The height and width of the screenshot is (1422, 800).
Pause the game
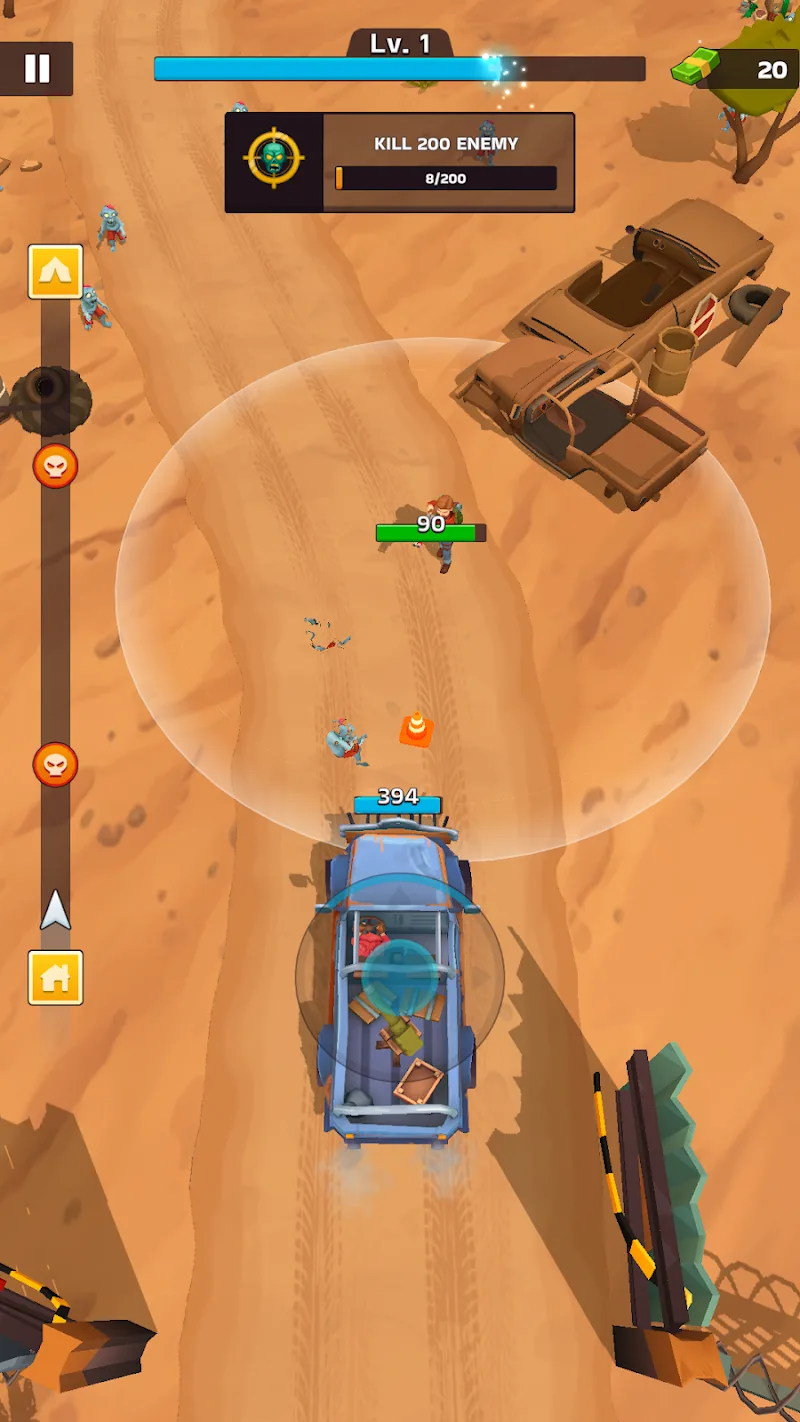[x=37, y=68]
